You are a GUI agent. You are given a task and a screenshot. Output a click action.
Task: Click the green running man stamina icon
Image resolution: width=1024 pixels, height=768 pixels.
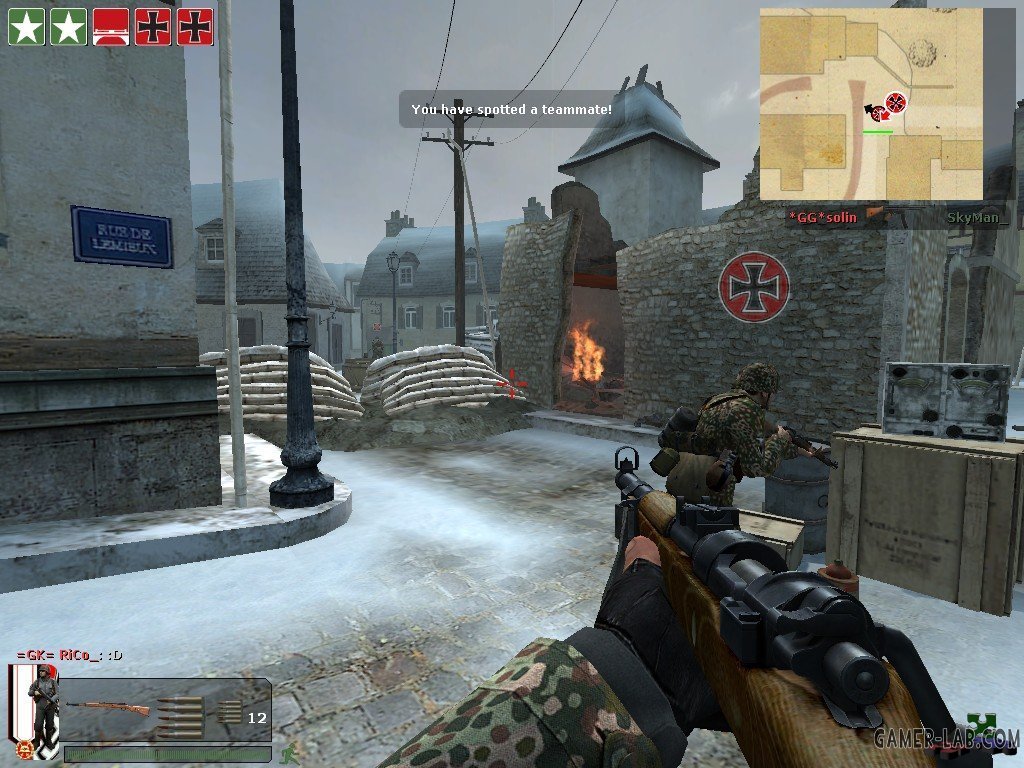click(288, 753)
